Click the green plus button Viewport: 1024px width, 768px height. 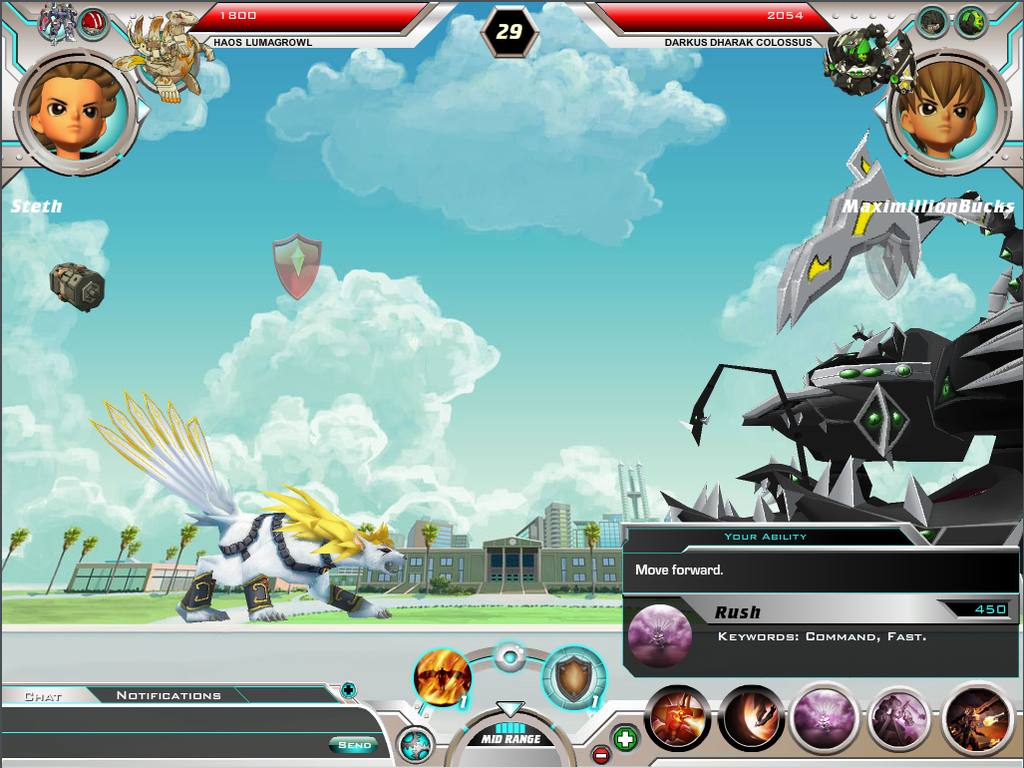[x=625, y=740]
